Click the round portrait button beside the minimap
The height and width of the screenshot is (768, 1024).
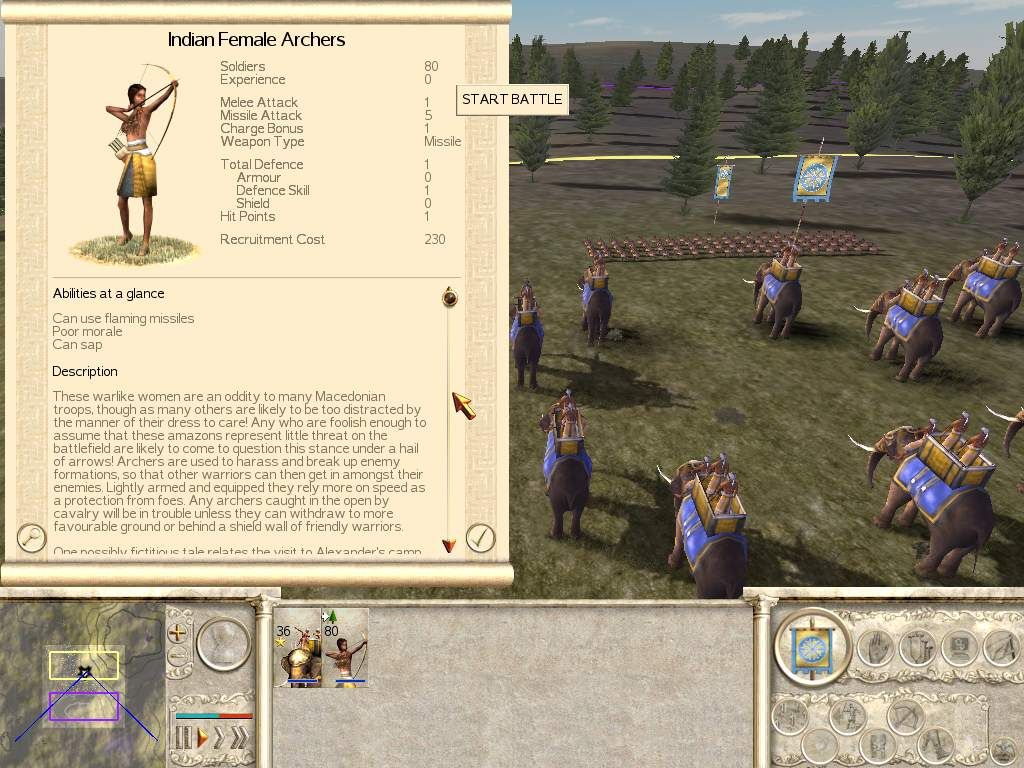[x=224, y=645]
